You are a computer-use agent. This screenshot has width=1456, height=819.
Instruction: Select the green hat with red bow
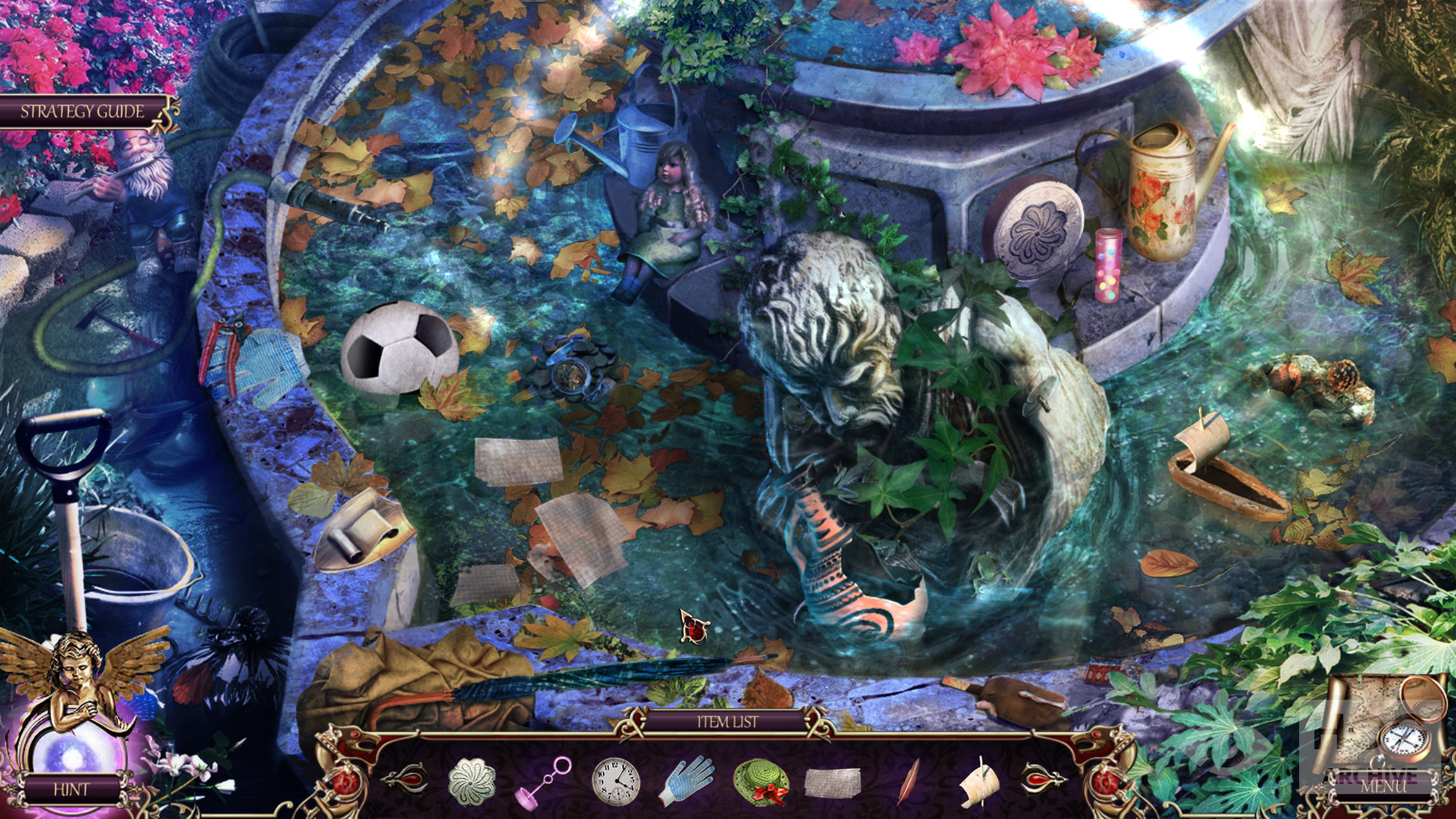pos(761,783)
